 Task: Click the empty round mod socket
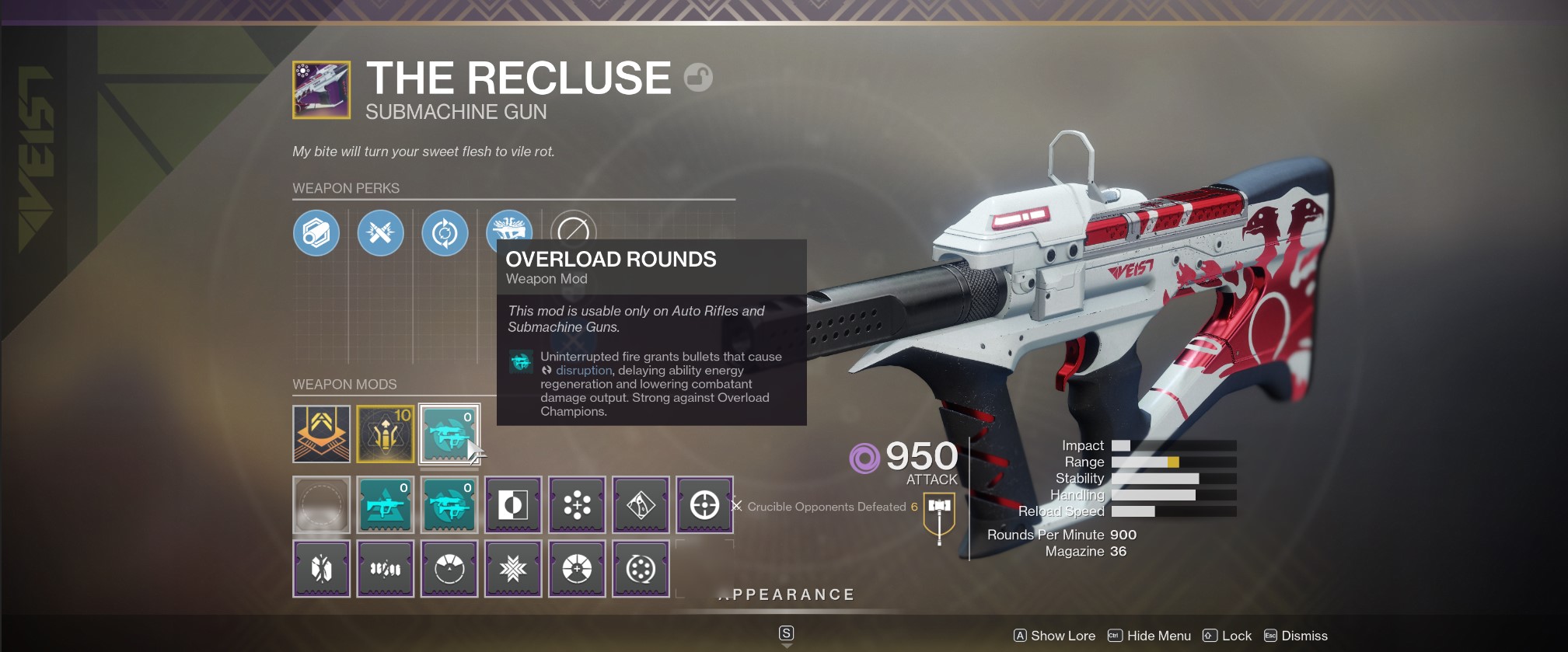pos(321,505)
